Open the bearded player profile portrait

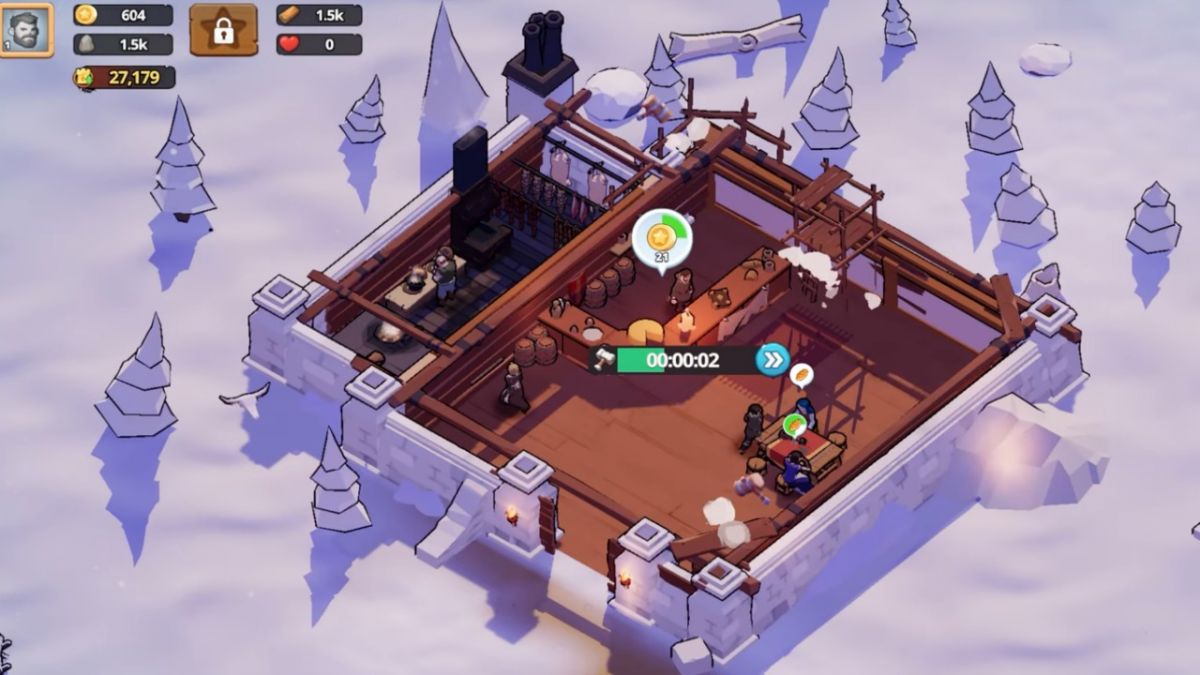point(27,30)
